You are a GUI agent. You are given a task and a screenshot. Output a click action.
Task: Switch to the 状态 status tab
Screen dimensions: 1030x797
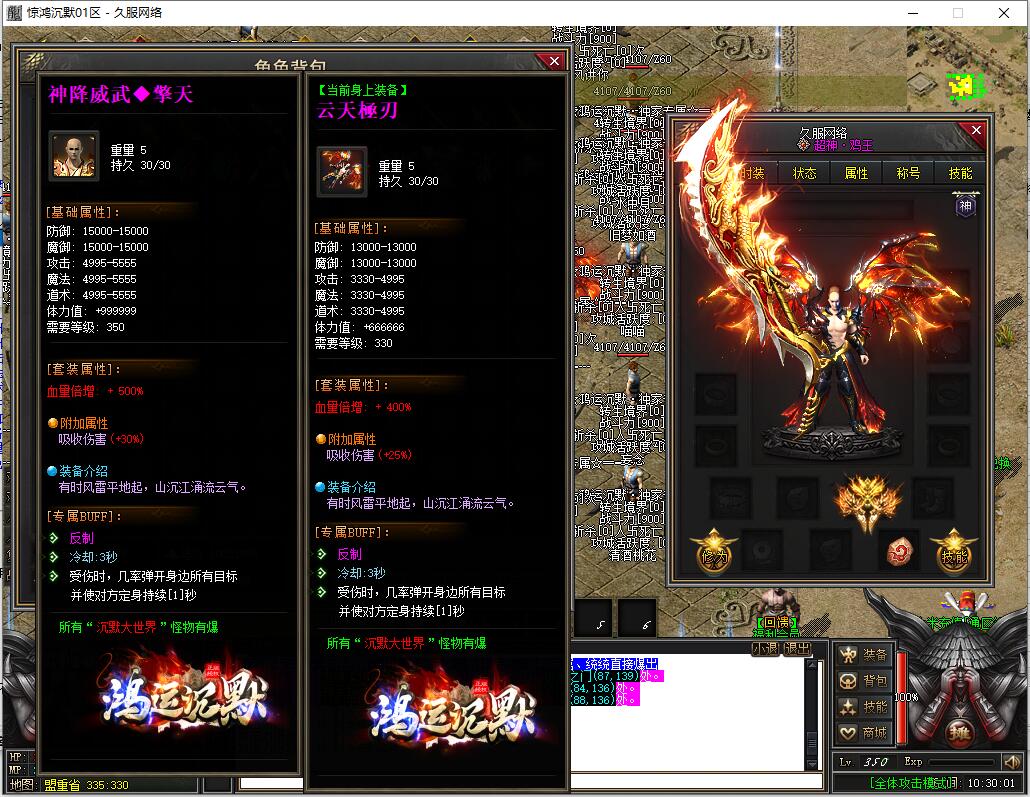click(x=804, y=173)
